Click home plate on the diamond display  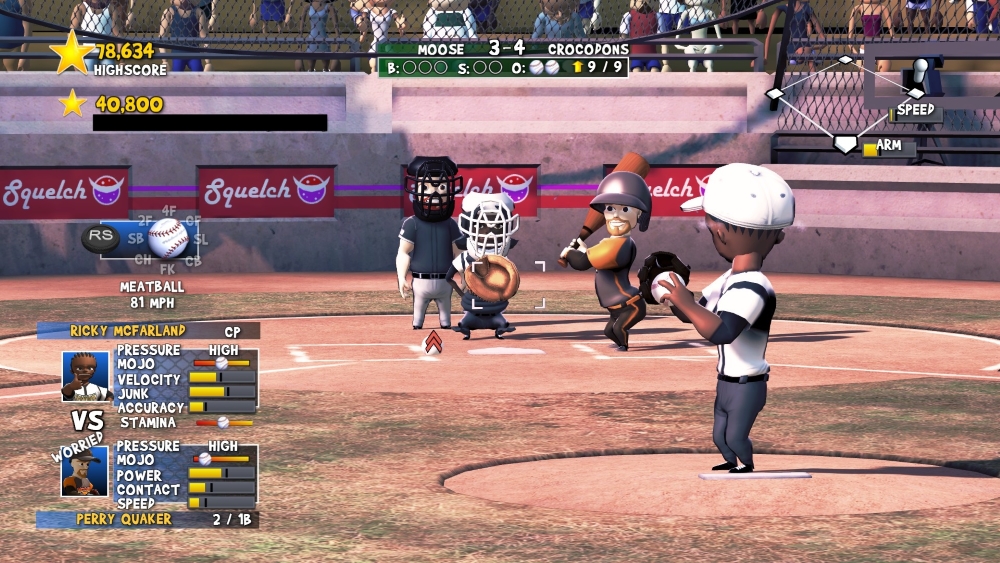845,145
